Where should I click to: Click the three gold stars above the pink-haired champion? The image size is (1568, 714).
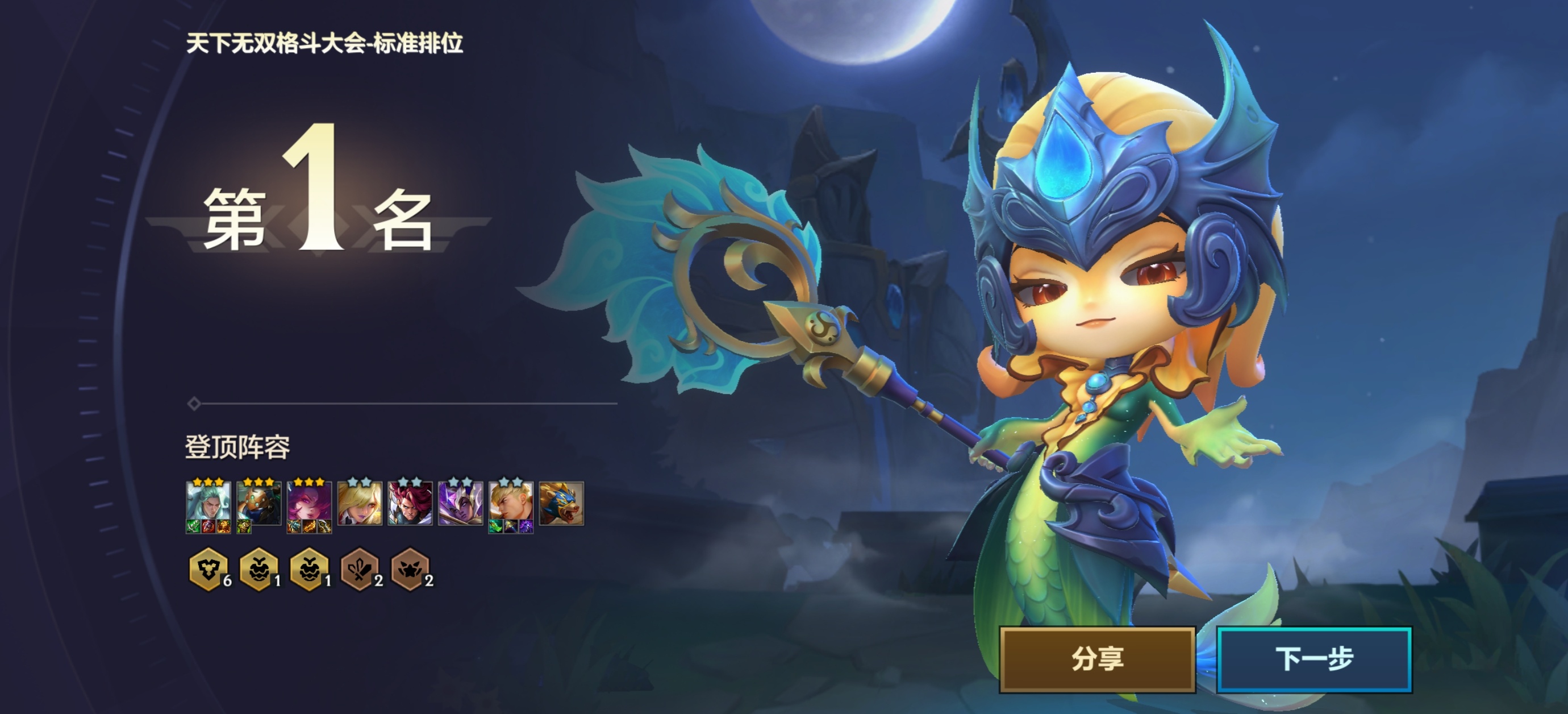[310, 483]
